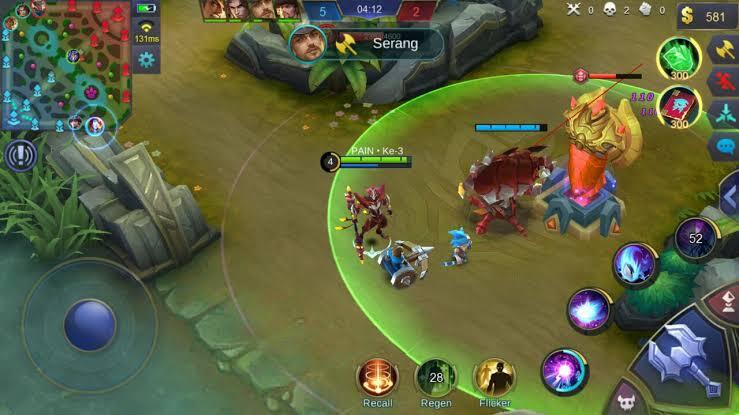Tap the move joystick's blue ball
The image size is (739, 415).
click(90, 324)
